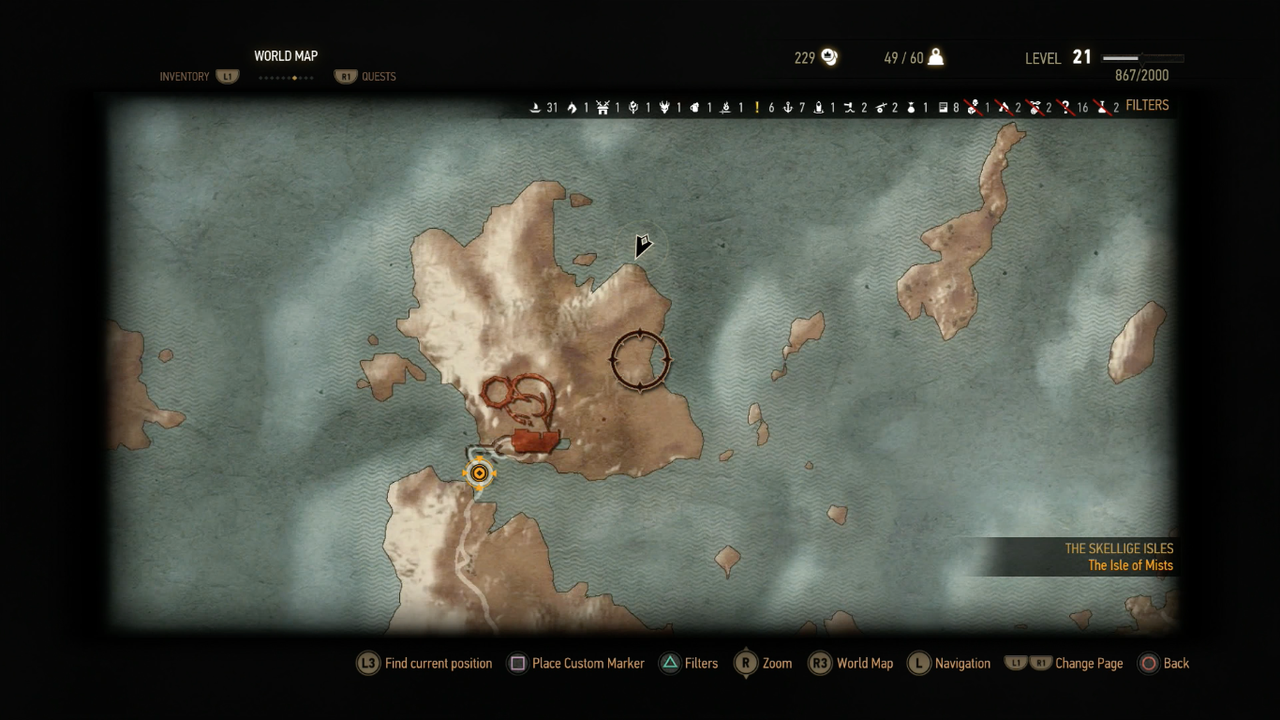
Task: Click the merchant pouch filter icon
Action: click(911, 106)
